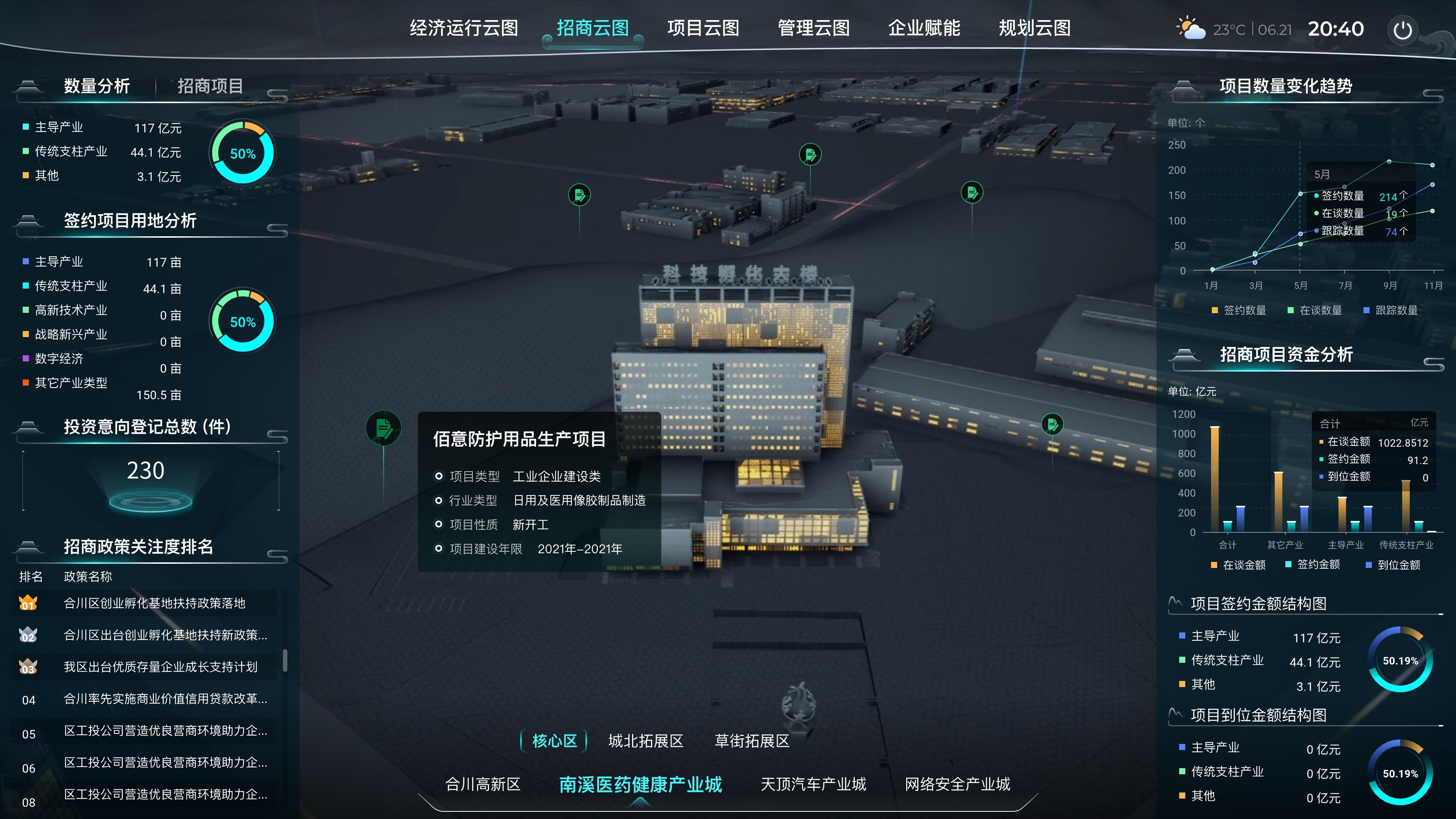Viewport: 1456px width, 819px height.
Task: Select the 招商云图 tab
Action: click(592, 28)
